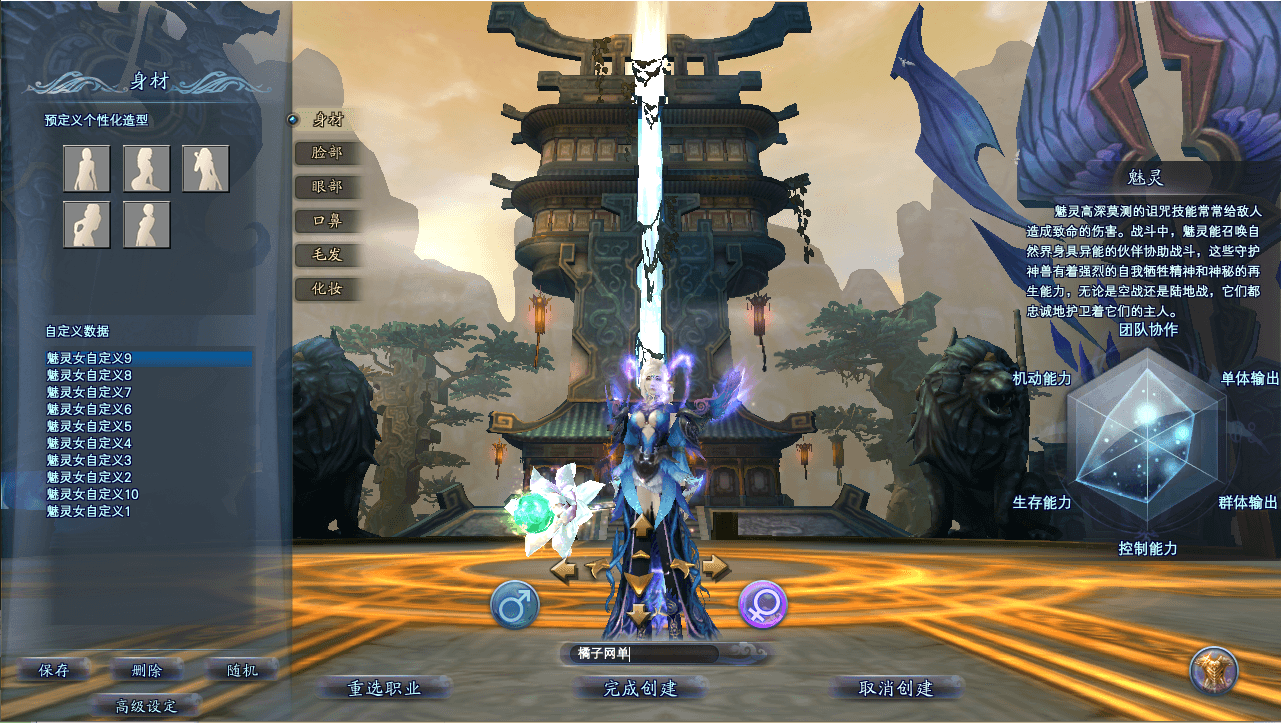1281x723 pixels.
Task: Click the round golden armor icon
Action: tap(1214, 670)
